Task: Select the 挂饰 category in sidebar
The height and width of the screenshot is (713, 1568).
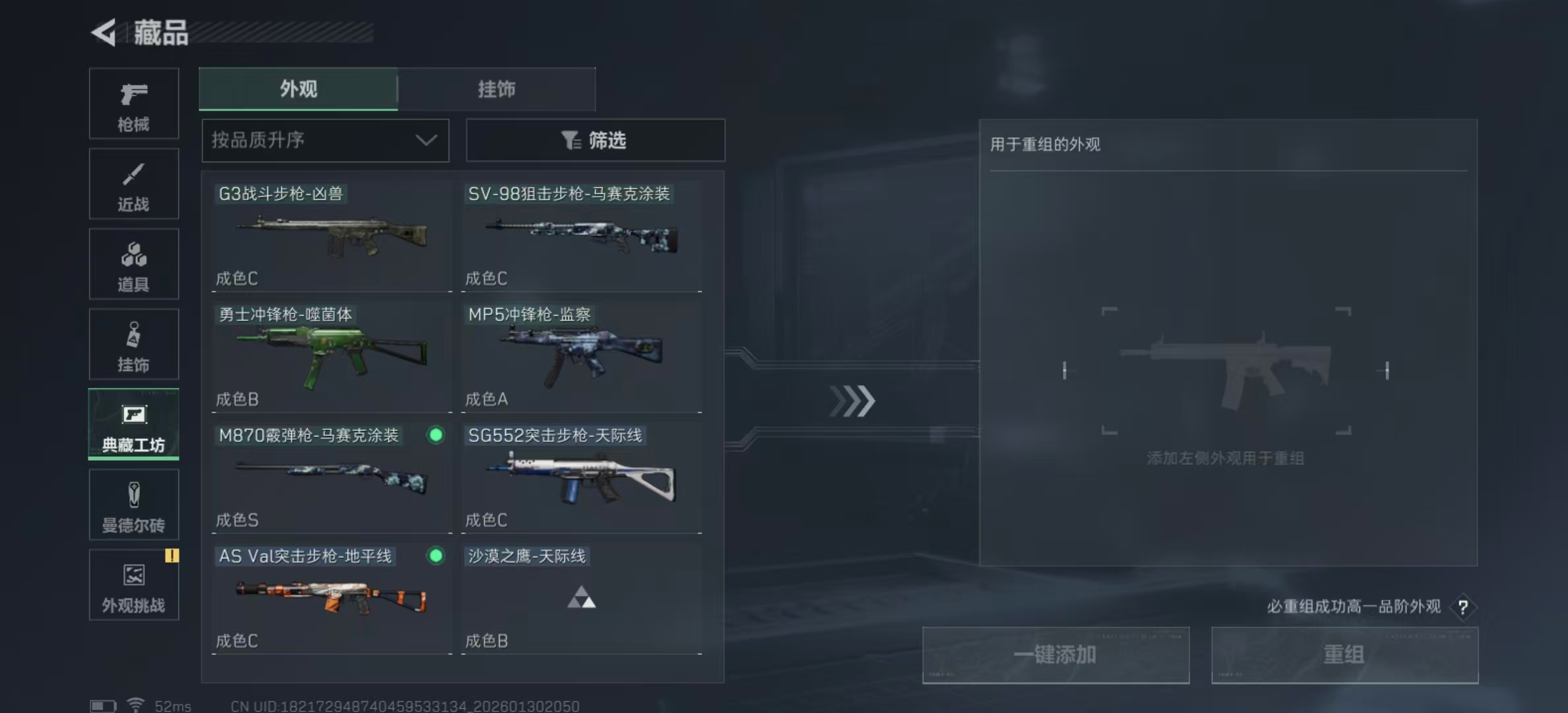Action: click(133, 344)
